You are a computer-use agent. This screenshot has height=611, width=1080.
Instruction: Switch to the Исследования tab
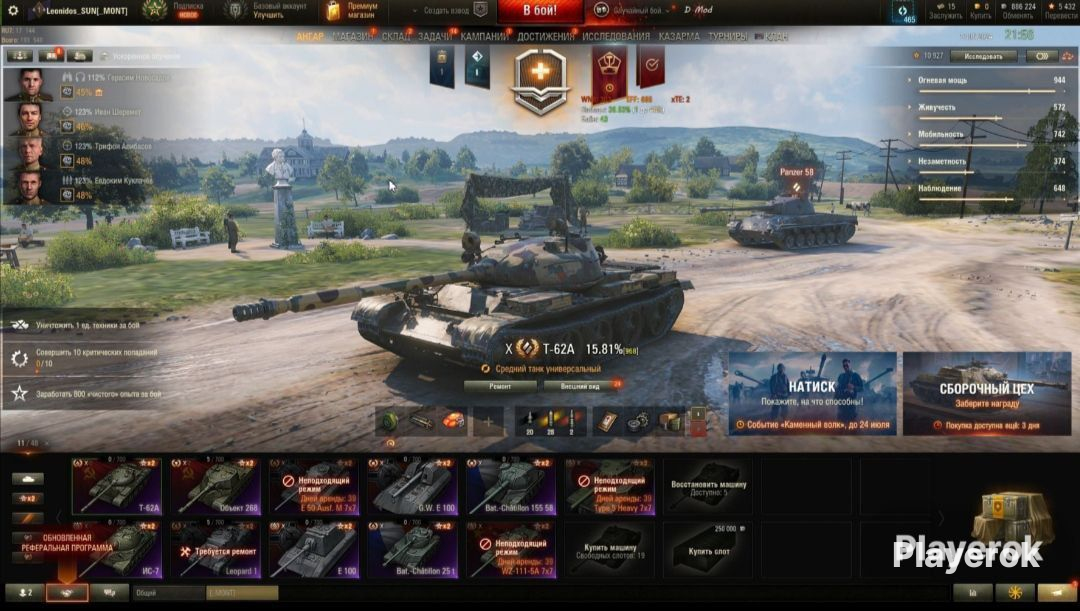[x=616, y=37]
